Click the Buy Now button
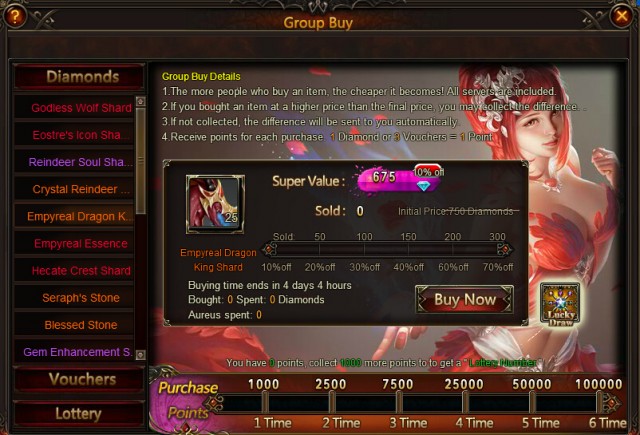640x435 pixels. [x=464, y=299]
